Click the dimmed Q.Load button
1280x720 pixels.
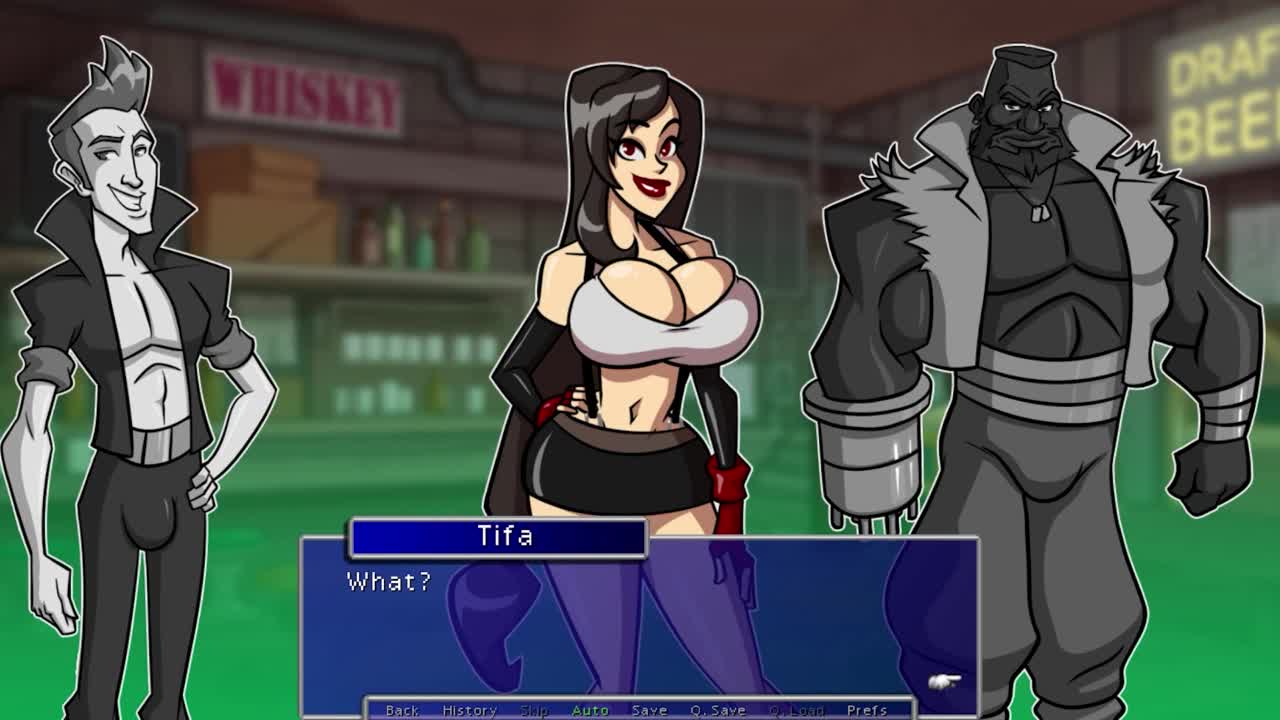796,710
